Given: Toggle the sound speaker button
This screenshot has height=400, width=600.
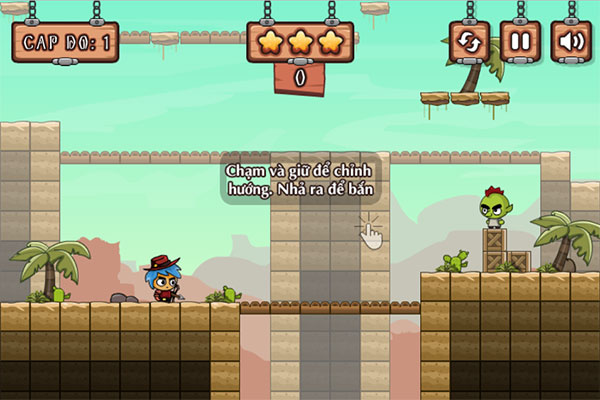Looking at the screenshot, I should pyautogui.click(x=571, y=43).
